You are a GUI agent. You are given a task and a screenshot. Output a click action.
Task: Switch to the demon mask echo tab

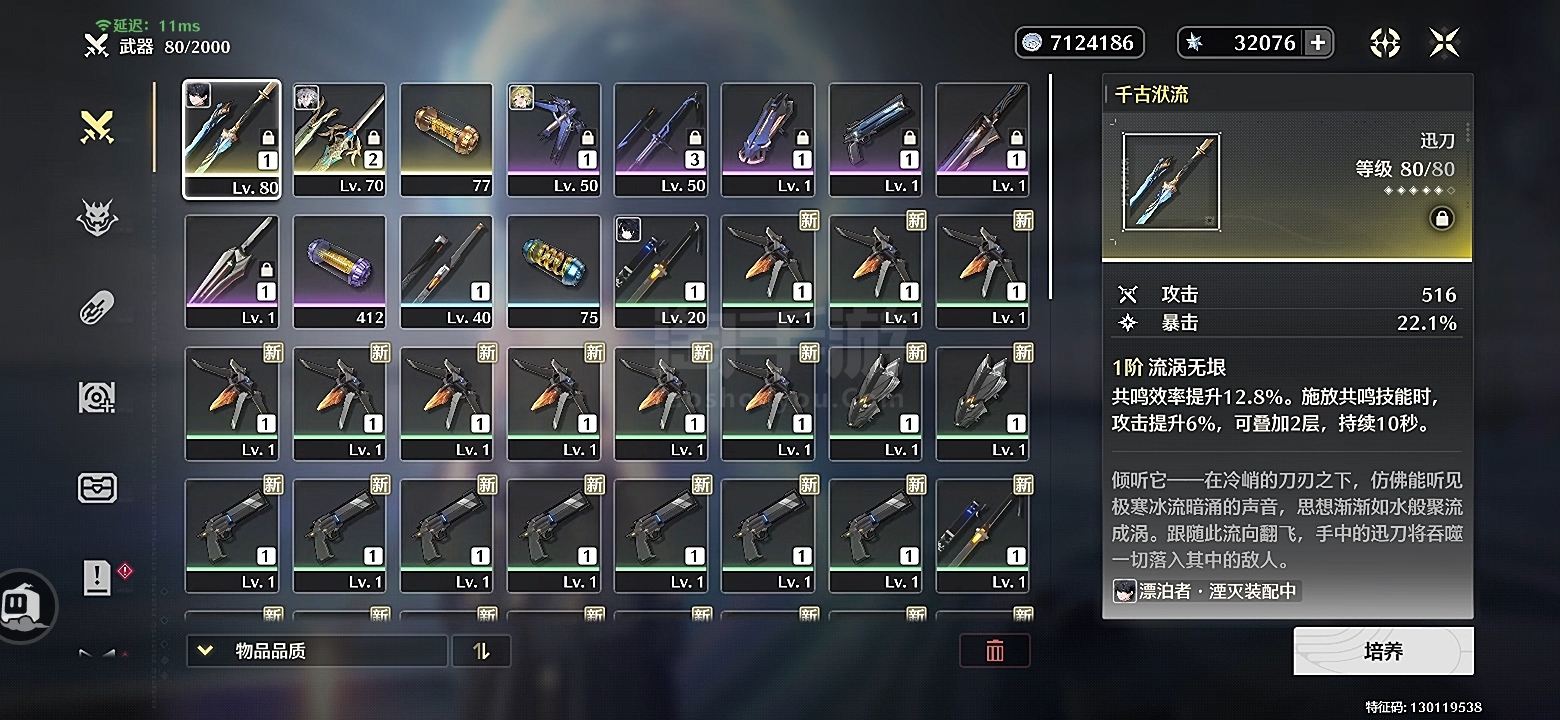click(97, 217)
